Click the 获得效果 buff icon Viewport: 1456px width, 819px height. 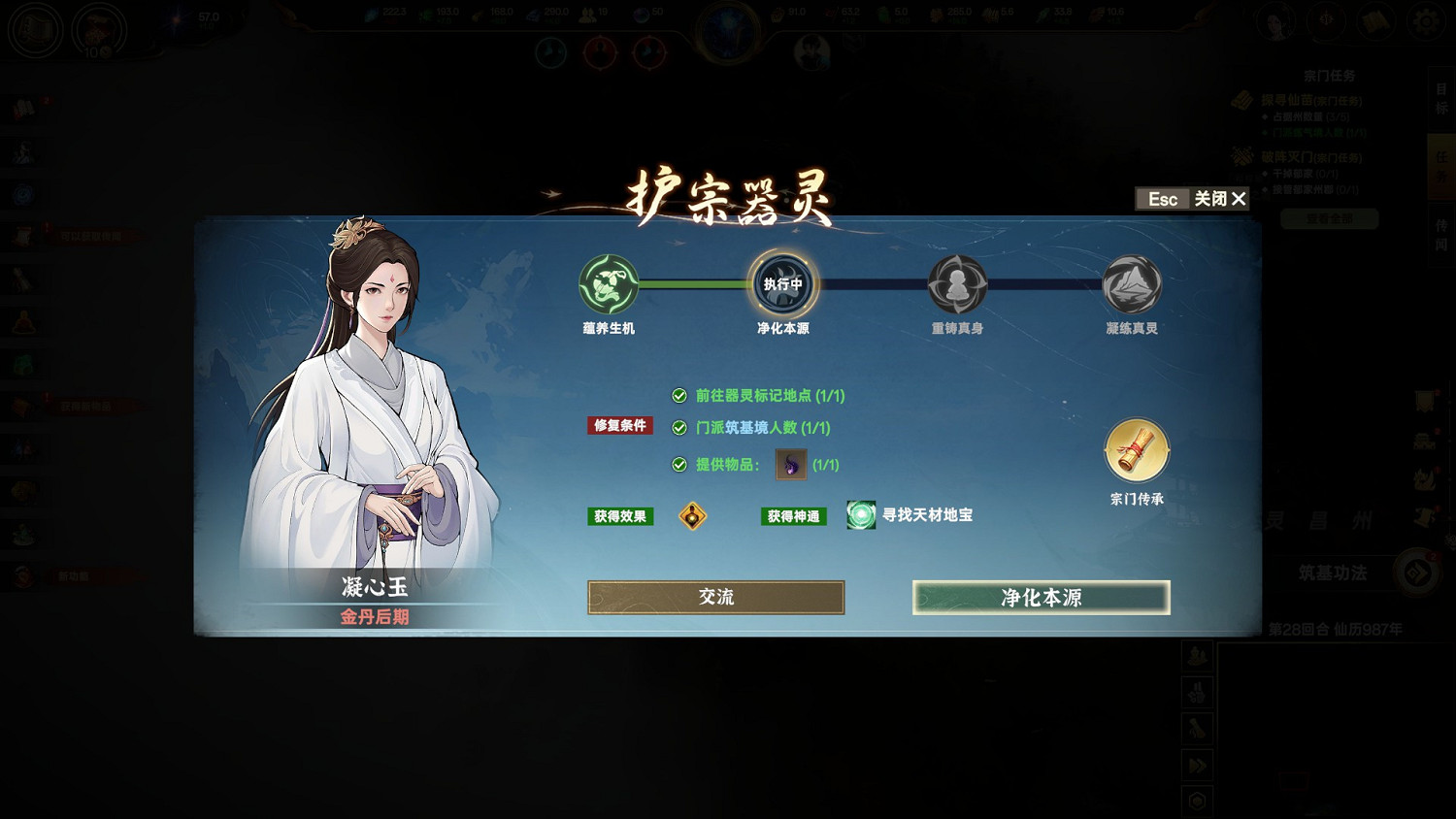(692, 516)
